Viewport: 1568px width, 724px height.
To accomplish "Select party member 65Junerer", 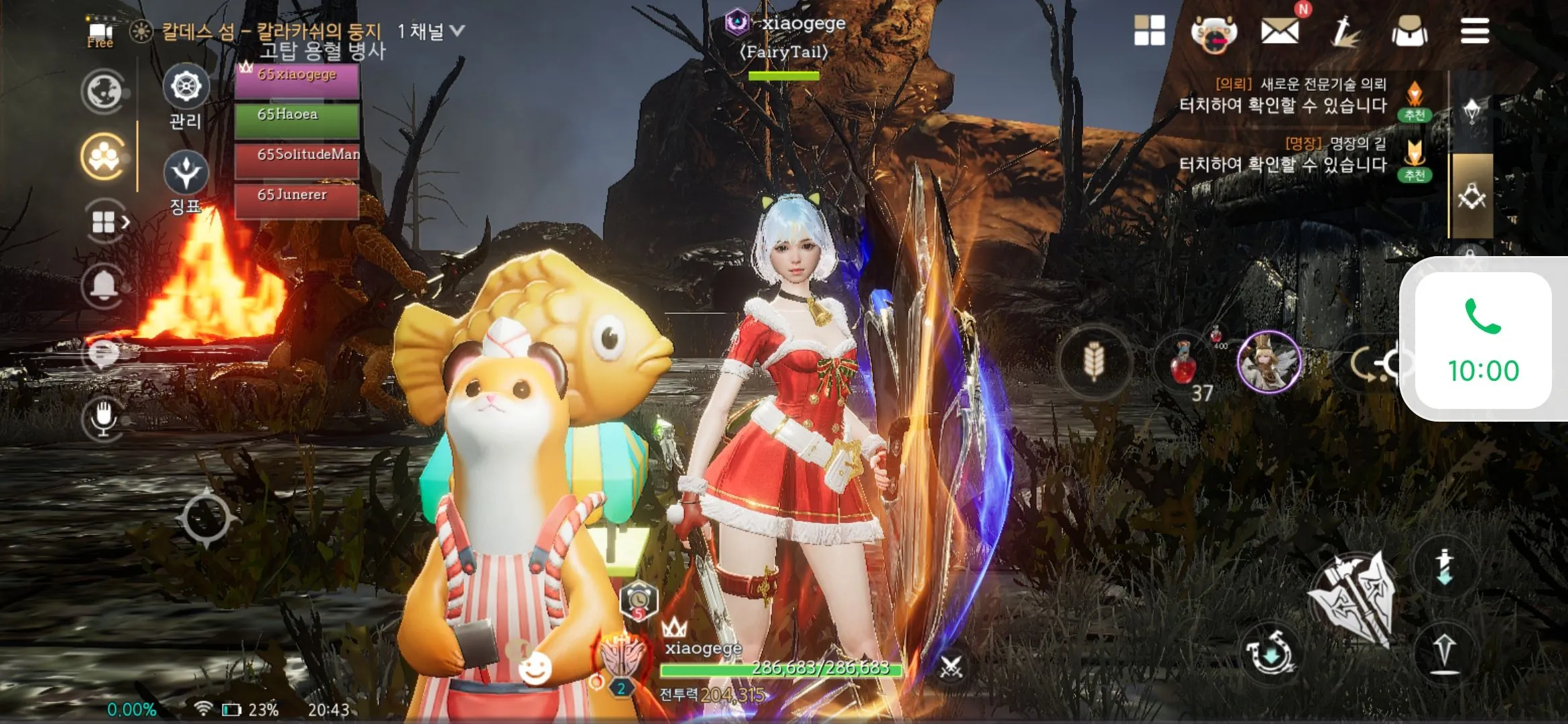I will [x=297, y=199].
